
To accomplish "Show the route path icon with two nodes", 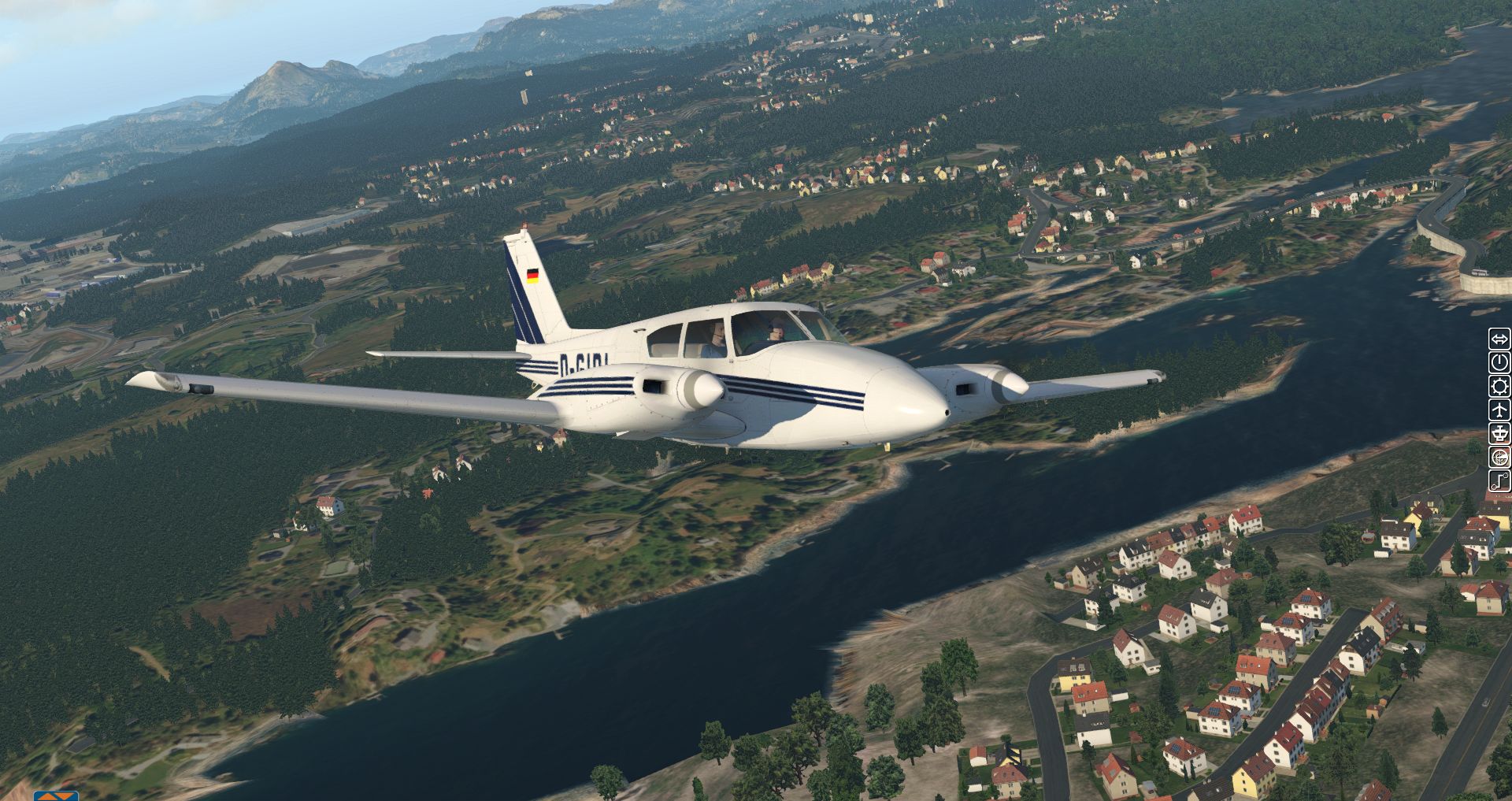I will pos(1499,480).
